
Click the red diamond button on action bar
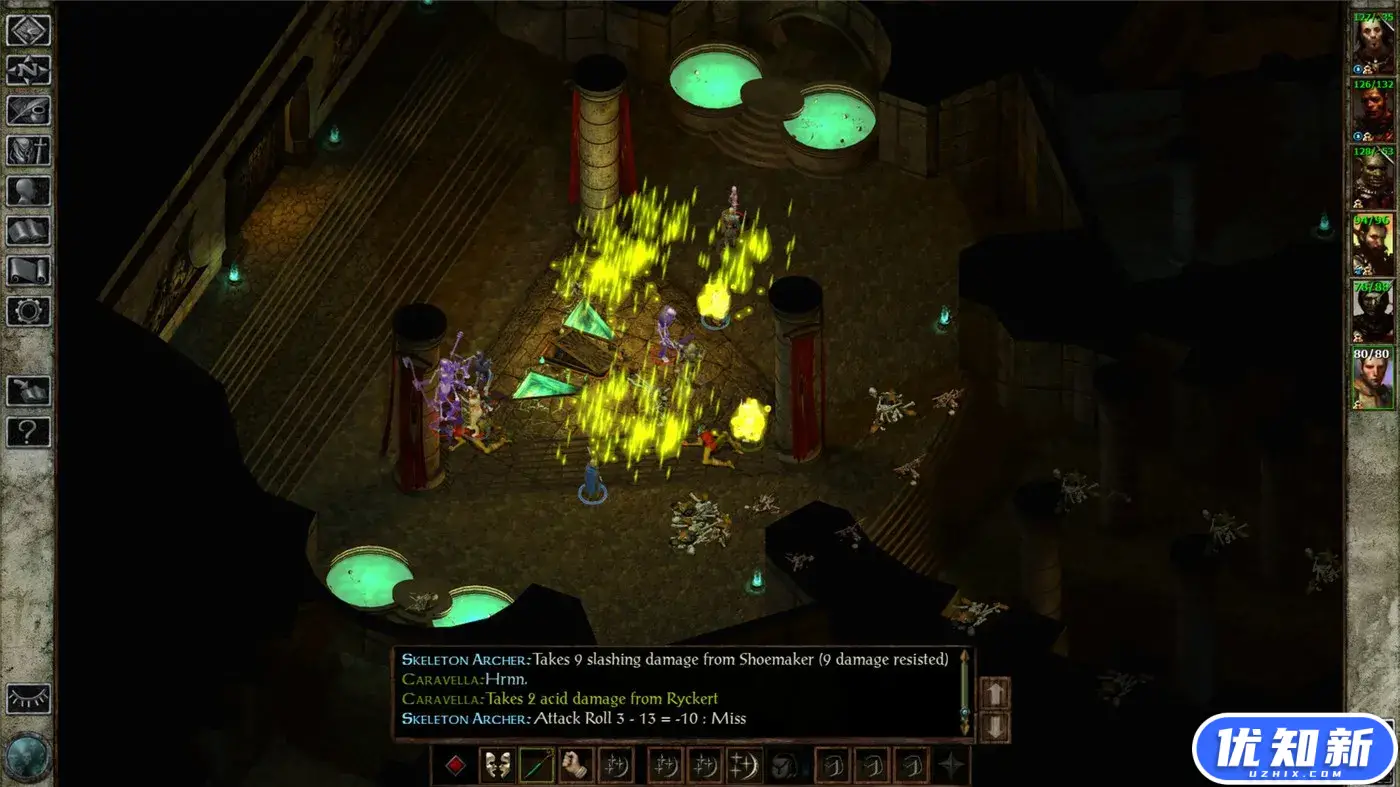455,766
